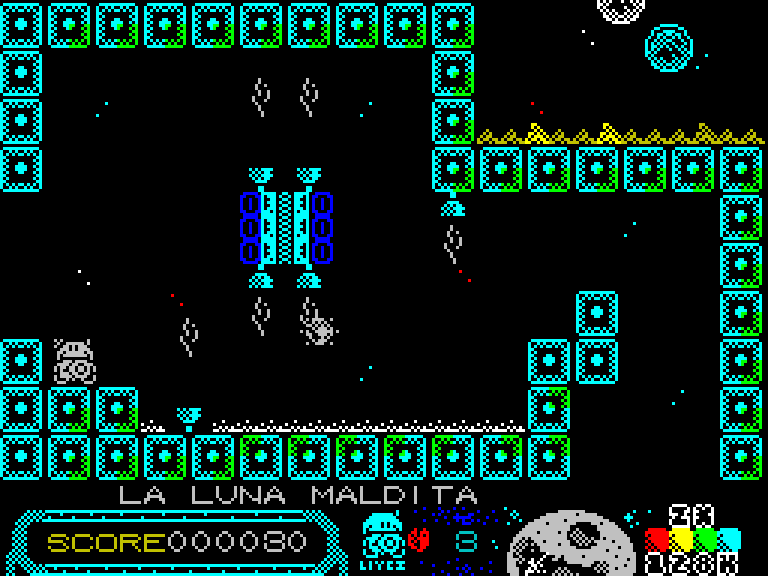Click the robot lives icon
The image size is (768, 576).
(381, 538)
